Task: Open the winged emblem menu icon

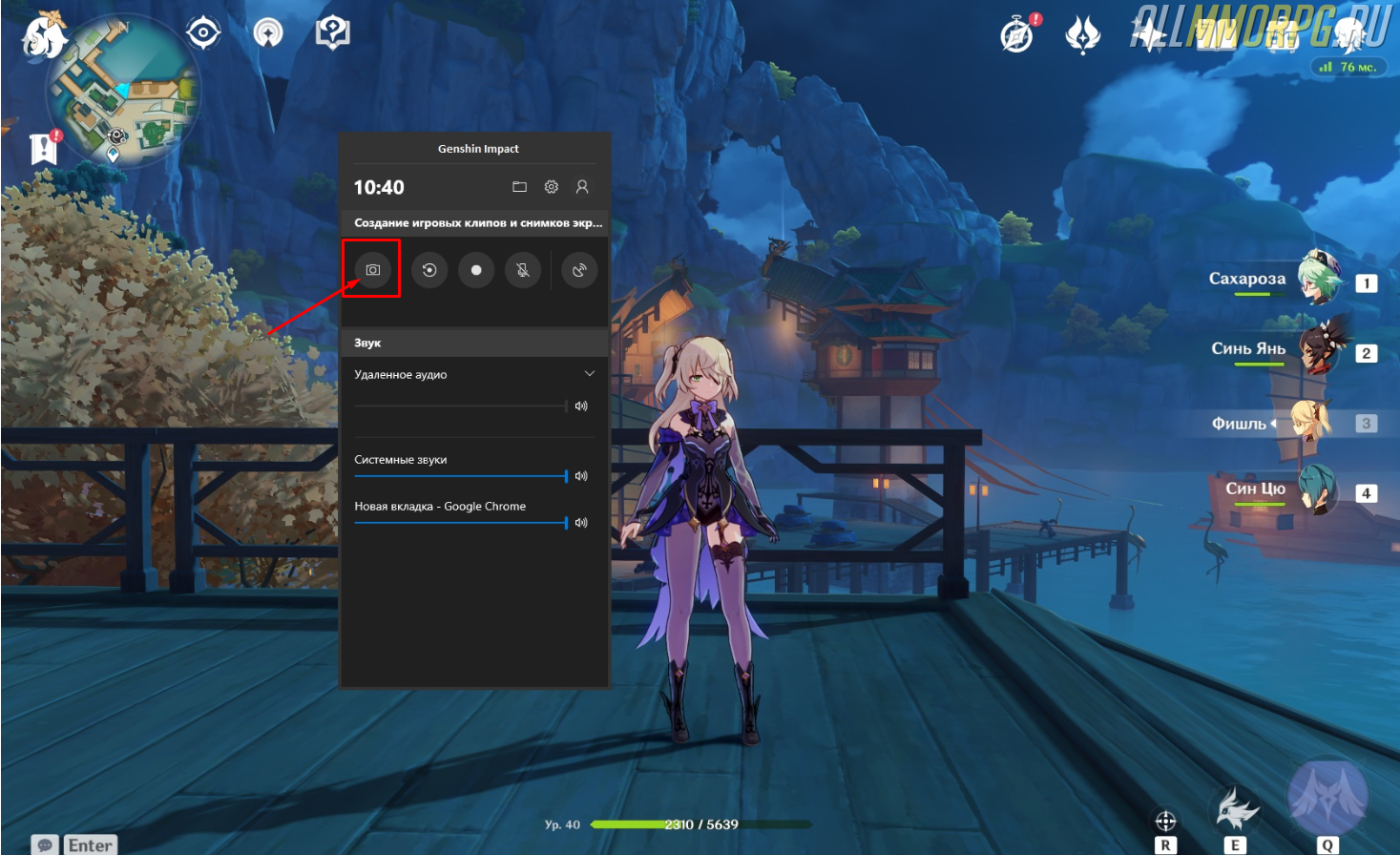Action: coord(1082,35)
